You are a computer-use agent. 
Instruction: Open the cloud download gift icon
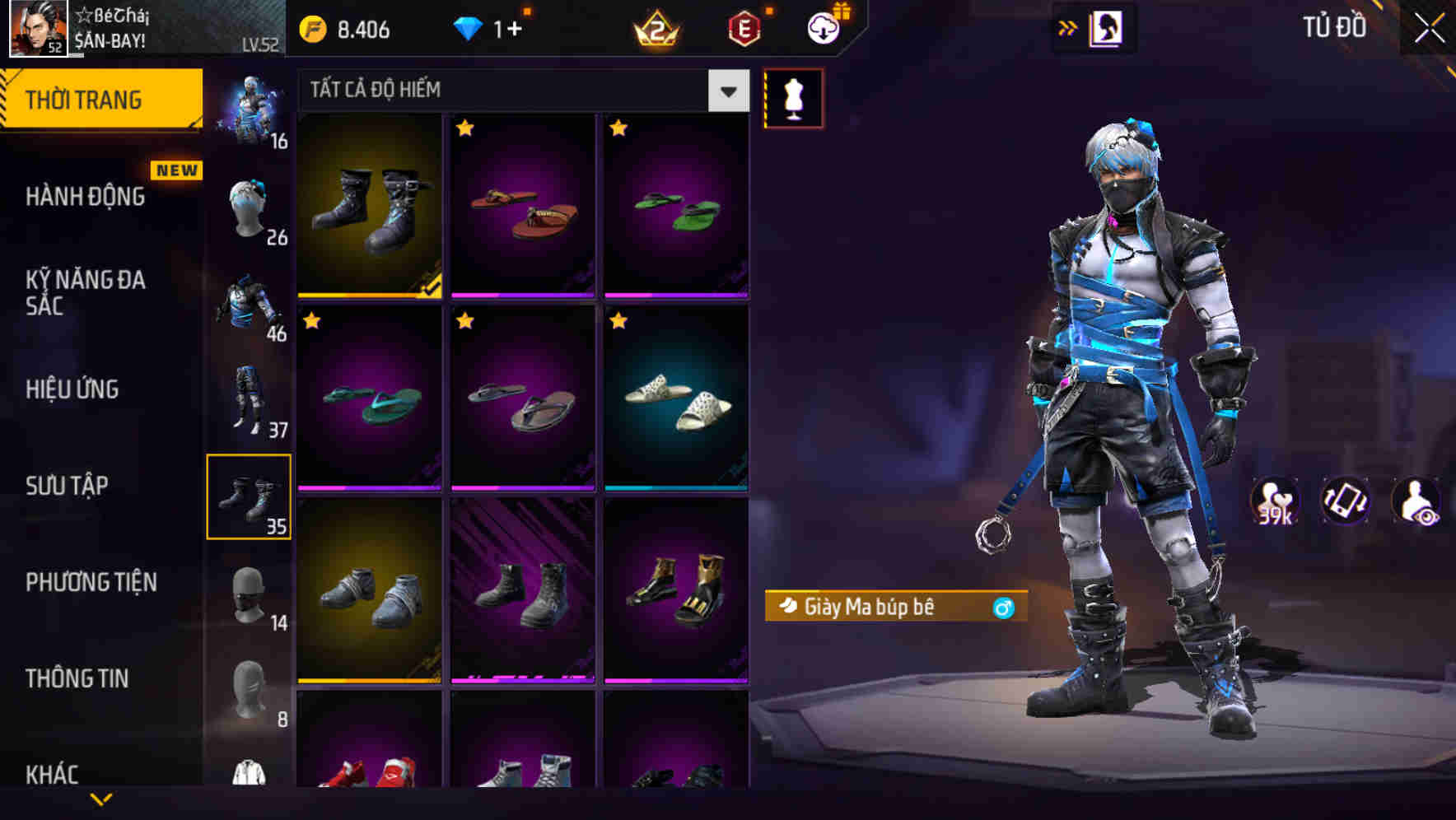coord(821,27)
